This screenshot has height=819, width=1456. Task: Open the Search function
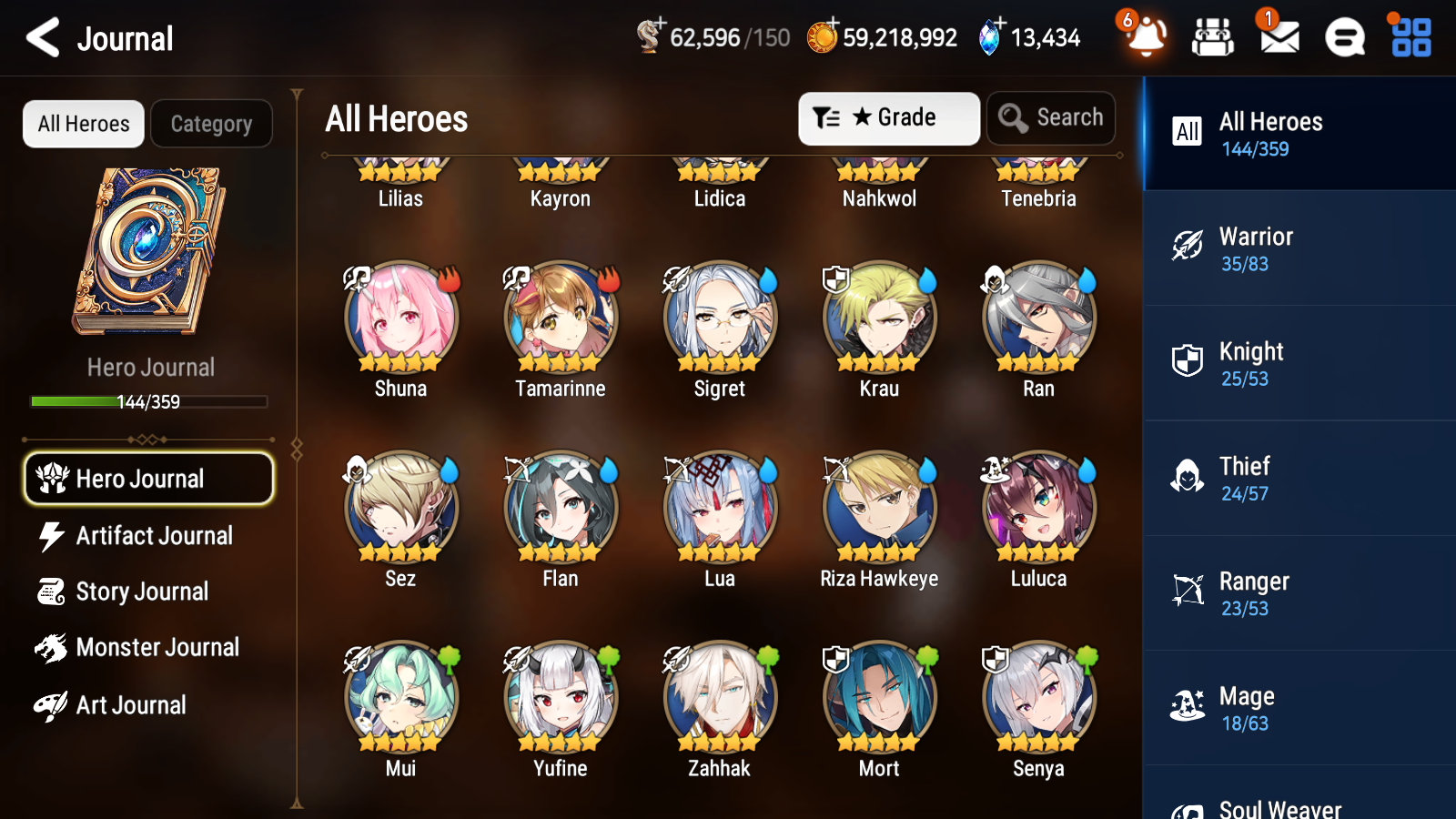1051,117
